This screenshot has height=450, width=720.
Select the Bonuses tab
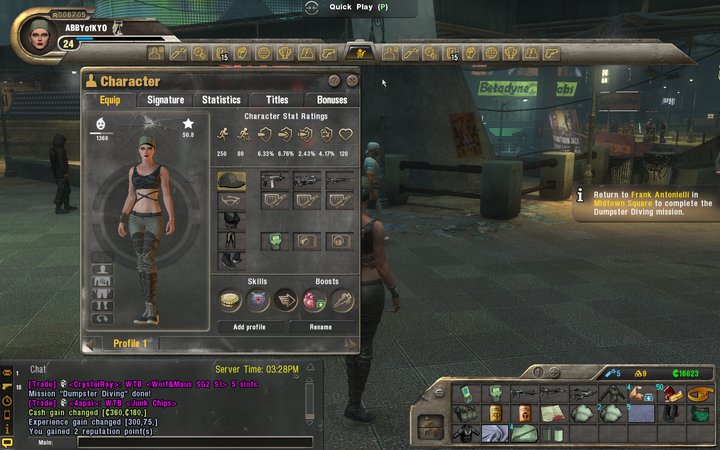(331, 100)
